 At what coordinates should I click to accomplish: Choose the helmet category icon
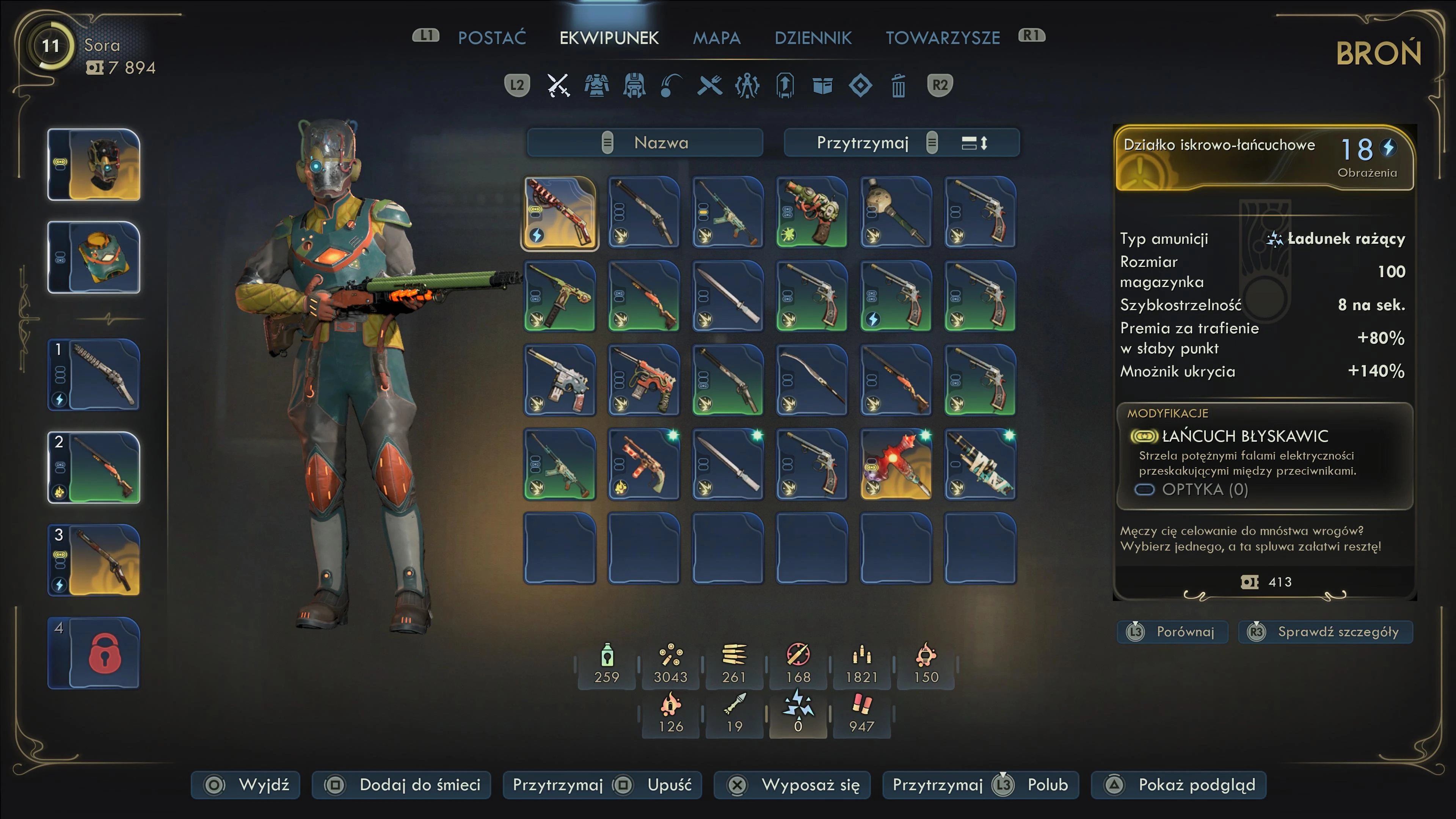coord(634,86)
